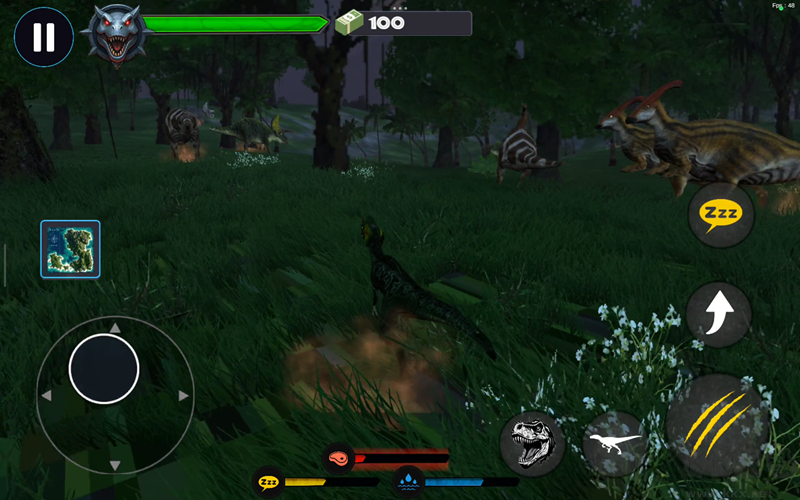Tap the cash money icon
The image size is (800, 500).
tap(349, 22)
